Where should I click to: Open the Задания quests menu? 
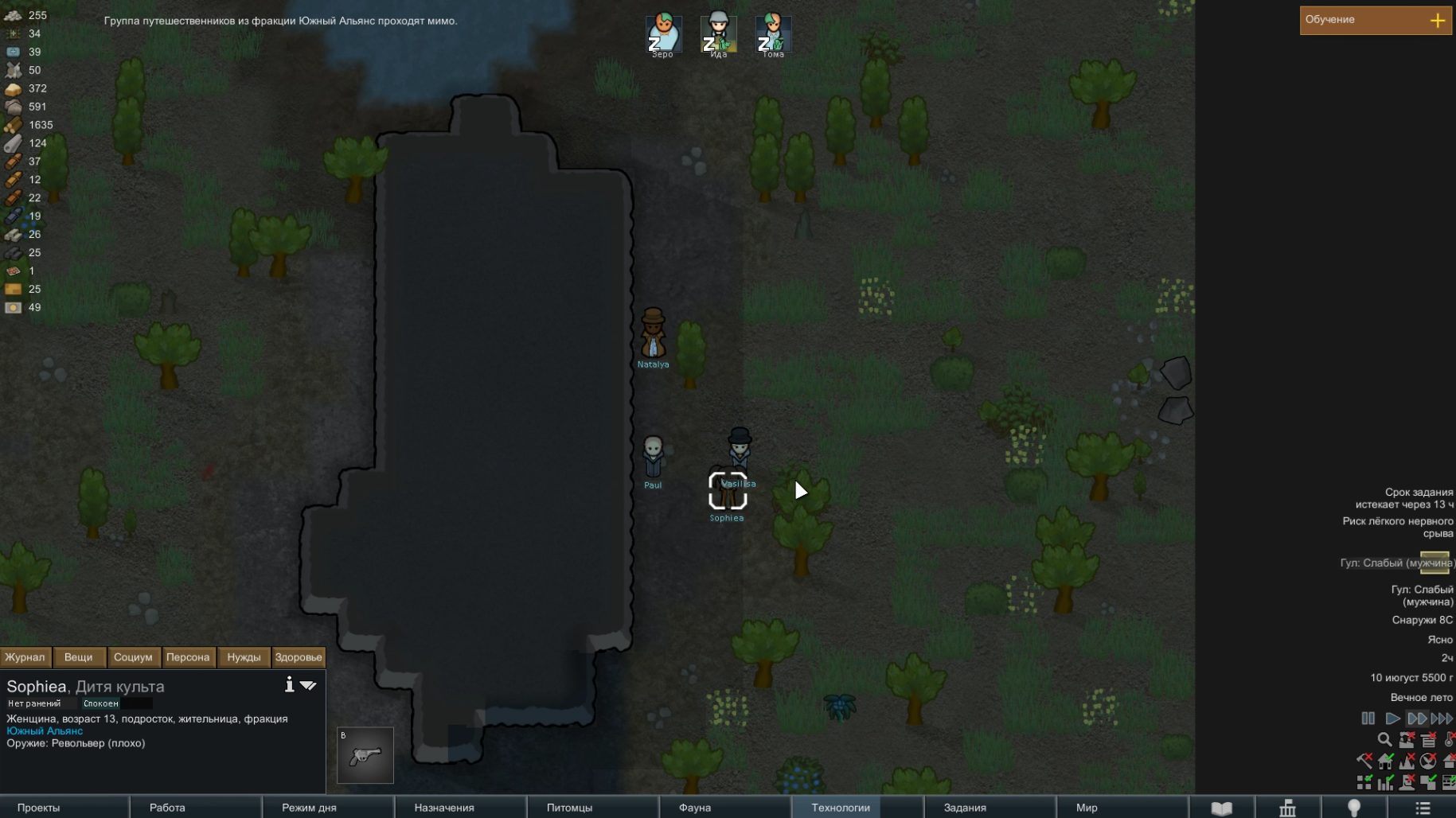tap(965, 808)
